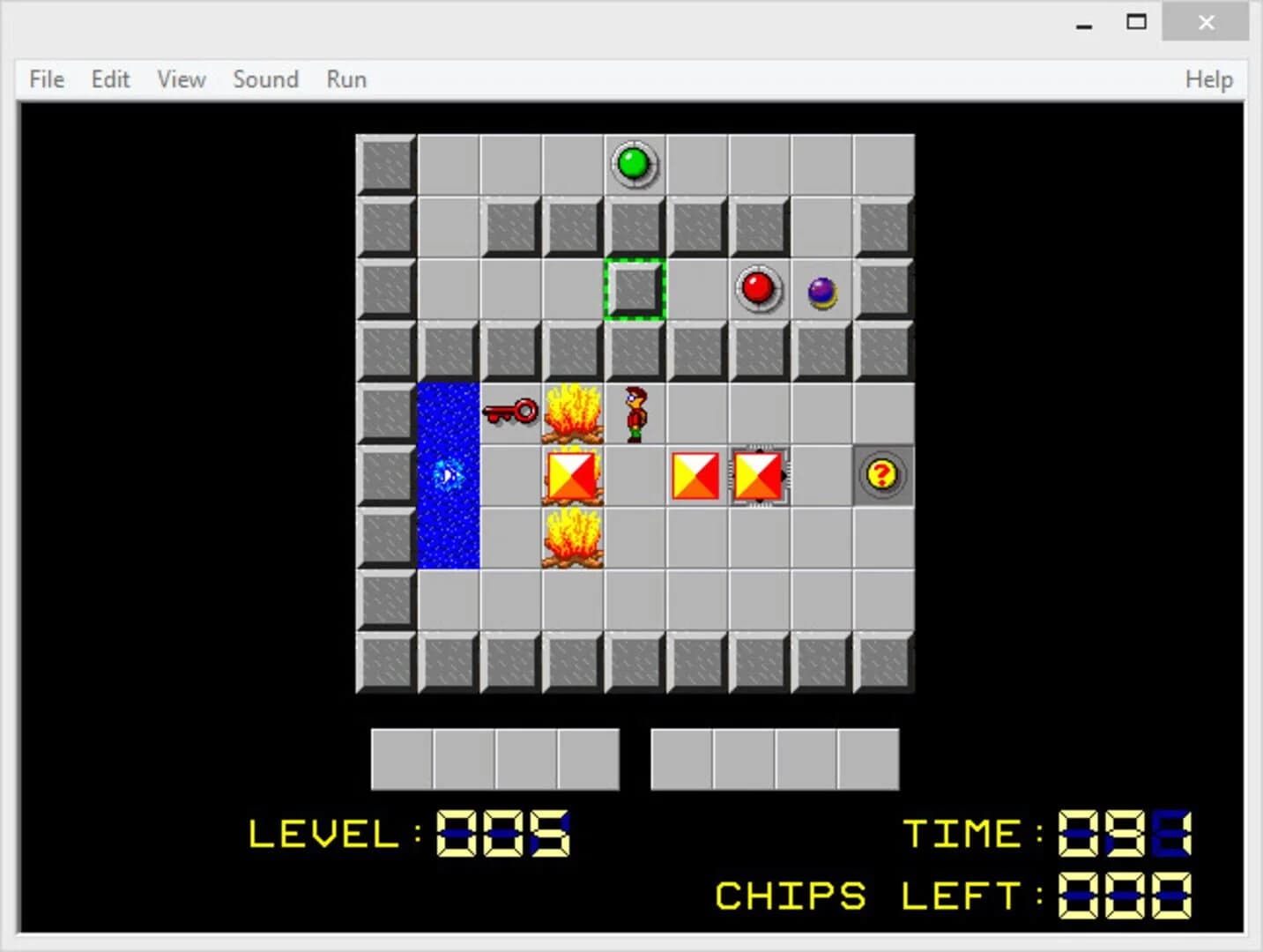Click the leftmost force floor tile

(570, 475)
